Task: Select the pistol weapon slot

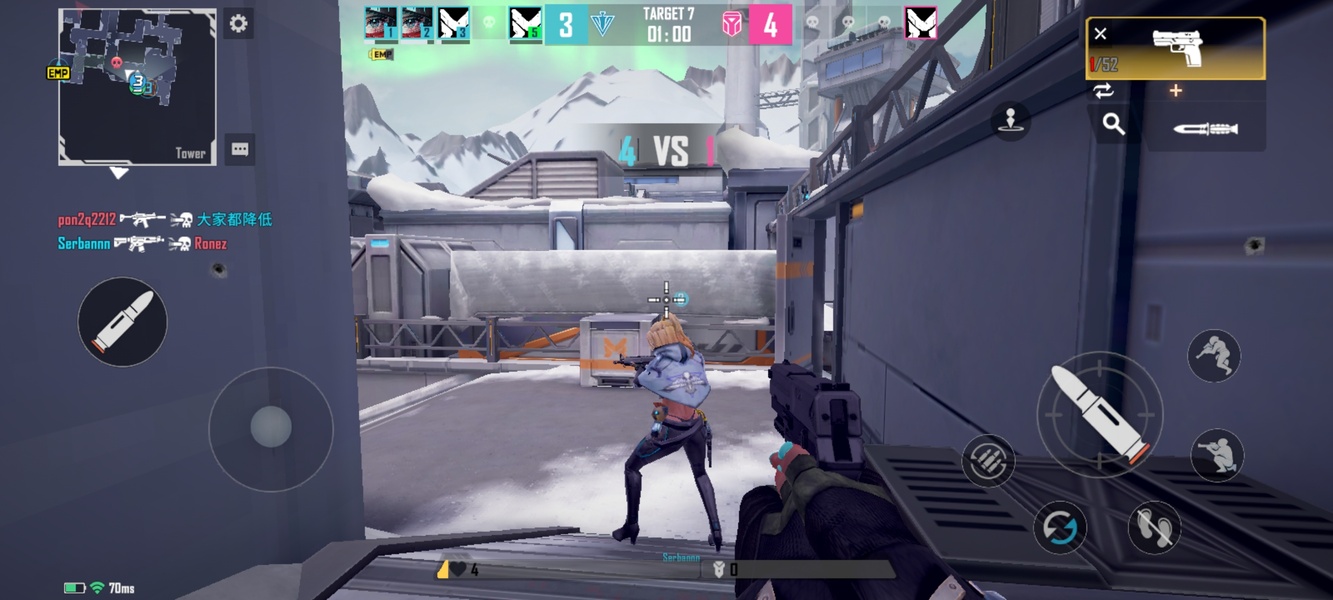Action: pyautogui.click(x=1176, y=48)
